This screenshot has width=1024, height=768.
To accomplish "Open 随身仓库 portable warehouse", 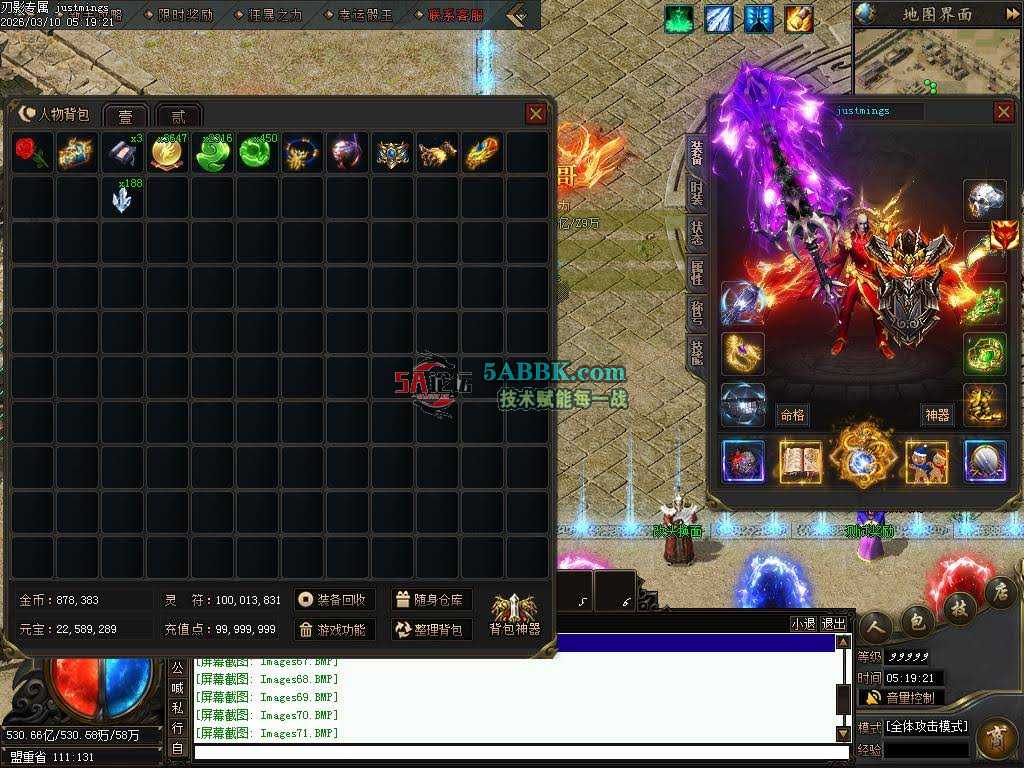I will pyautogui.click(x=430, y=600).
